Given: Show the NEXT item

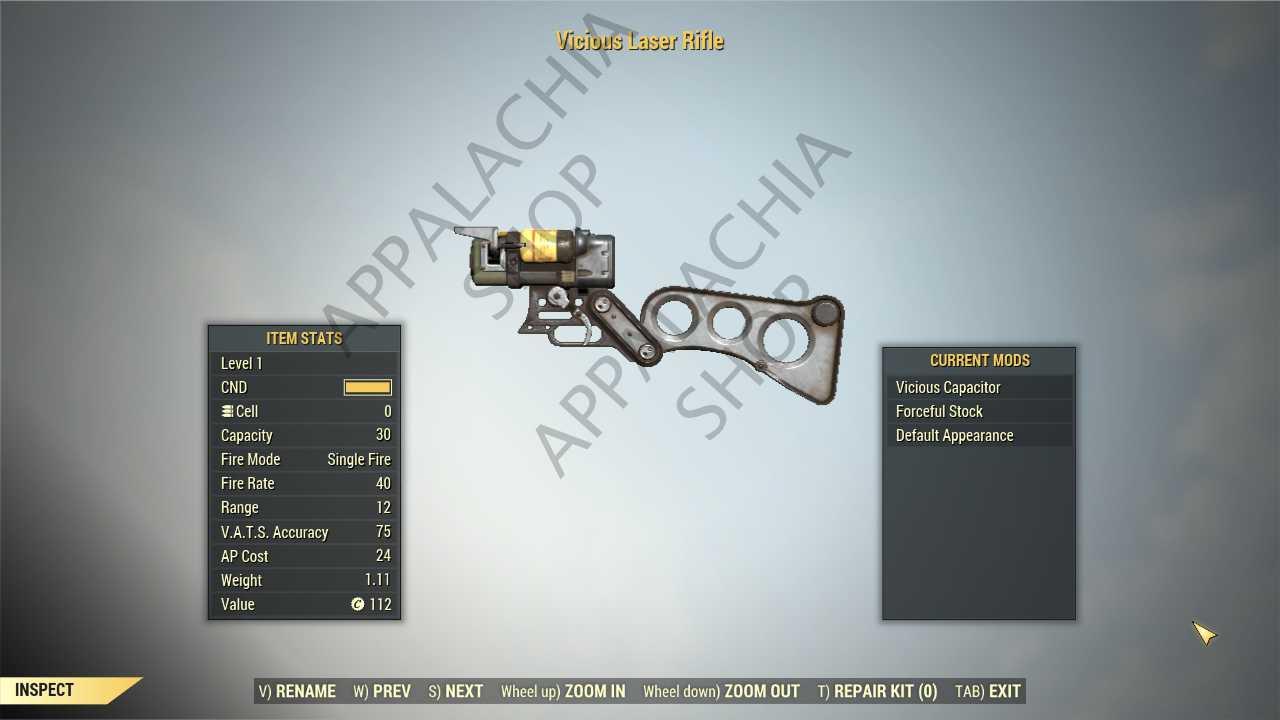Looking at the screenshot, I should 456,691.
